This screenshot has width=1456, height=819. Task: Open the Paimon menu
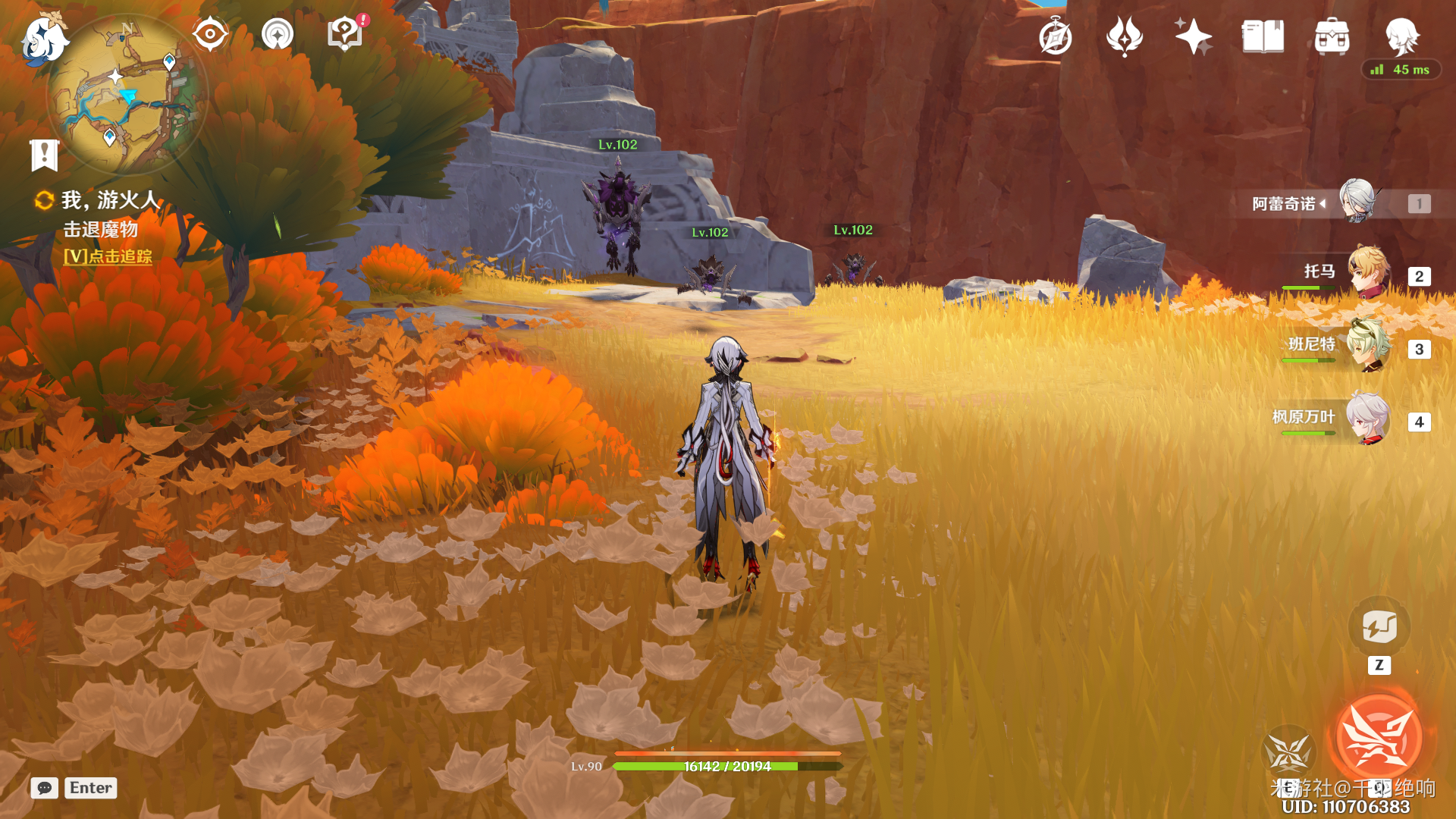coord(44,39)
